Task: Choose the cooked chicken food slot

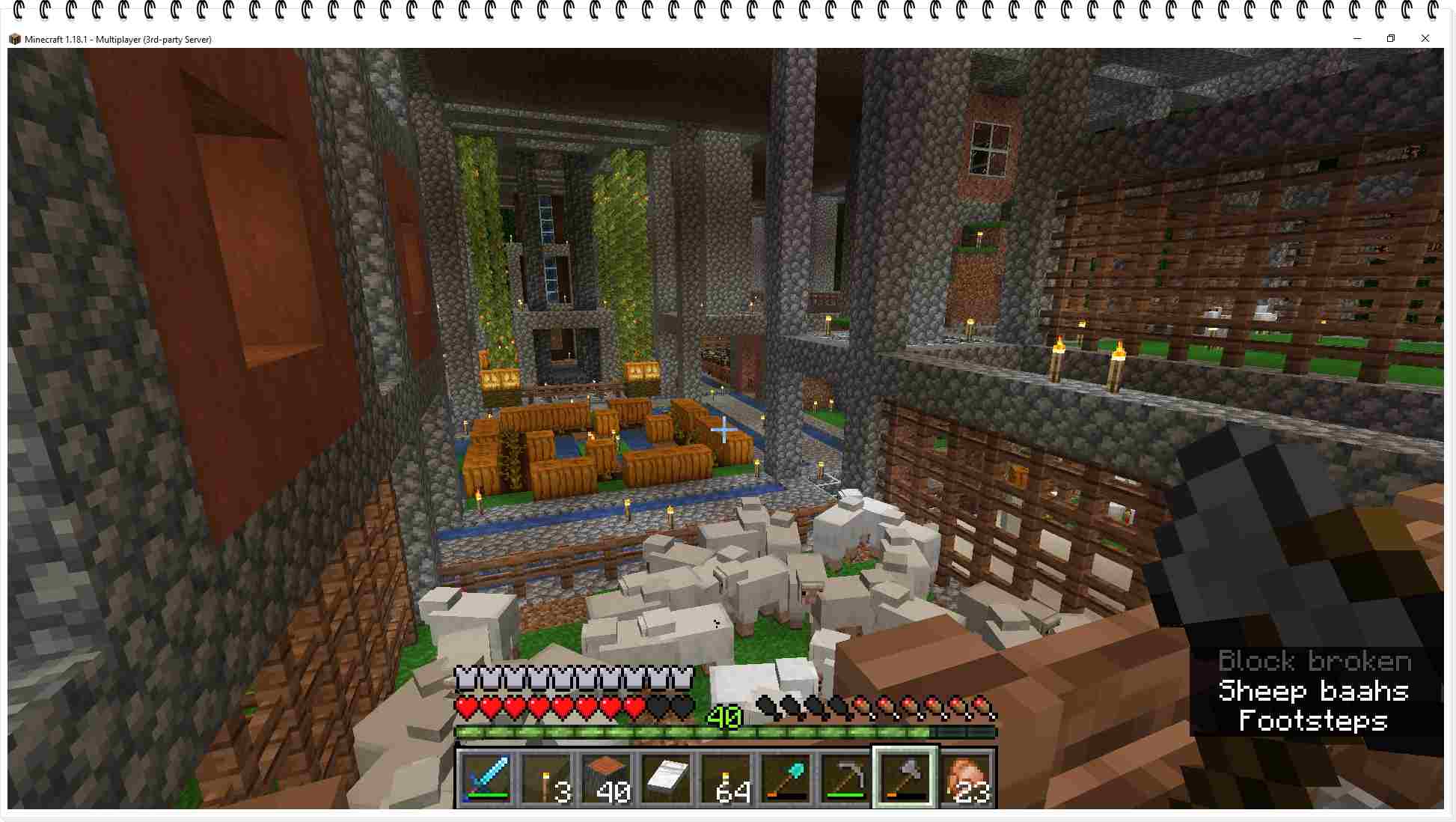Action: point(967,778)
